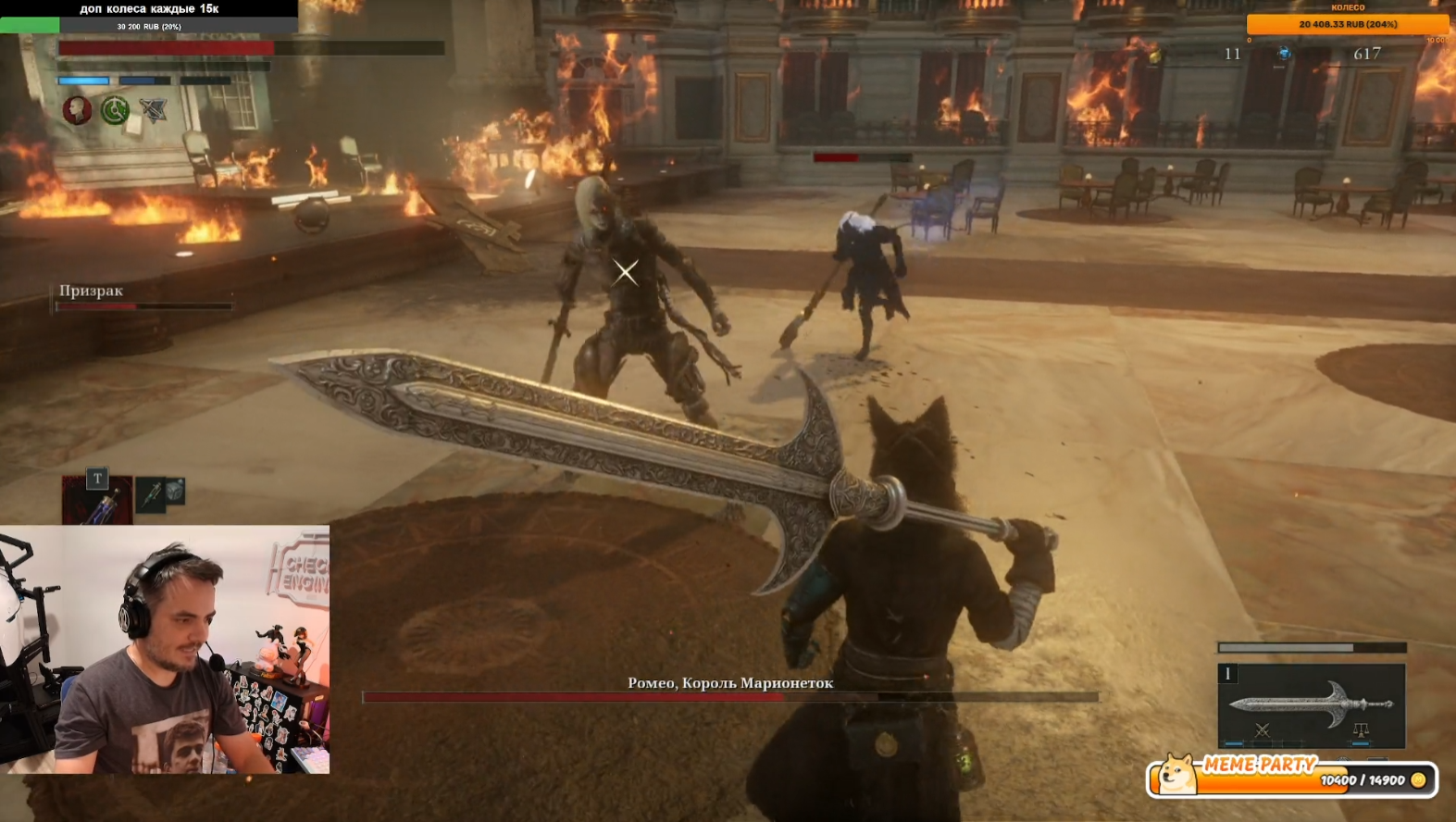1456x822 pixels.
Task: Click the crossed swords icon under the weapon
Action: click(x=1262, y=730)
